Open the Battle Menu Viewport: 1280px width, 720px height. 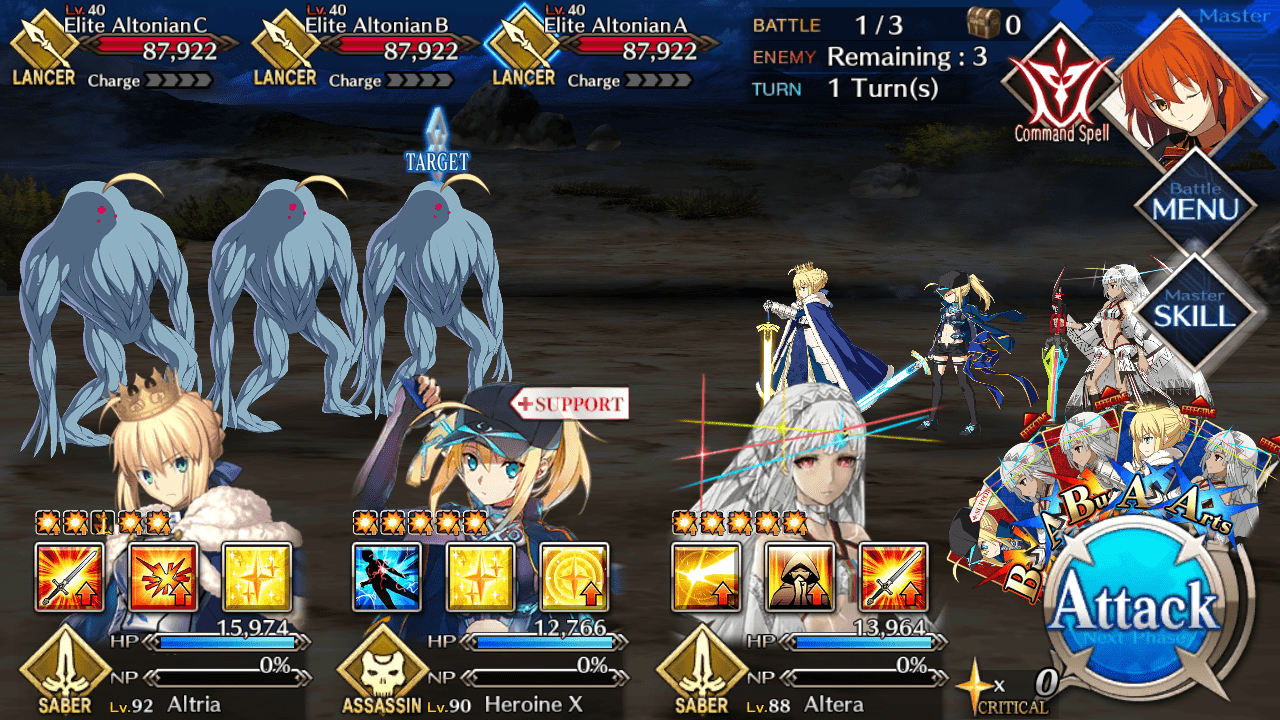[x=1196, y=203]
